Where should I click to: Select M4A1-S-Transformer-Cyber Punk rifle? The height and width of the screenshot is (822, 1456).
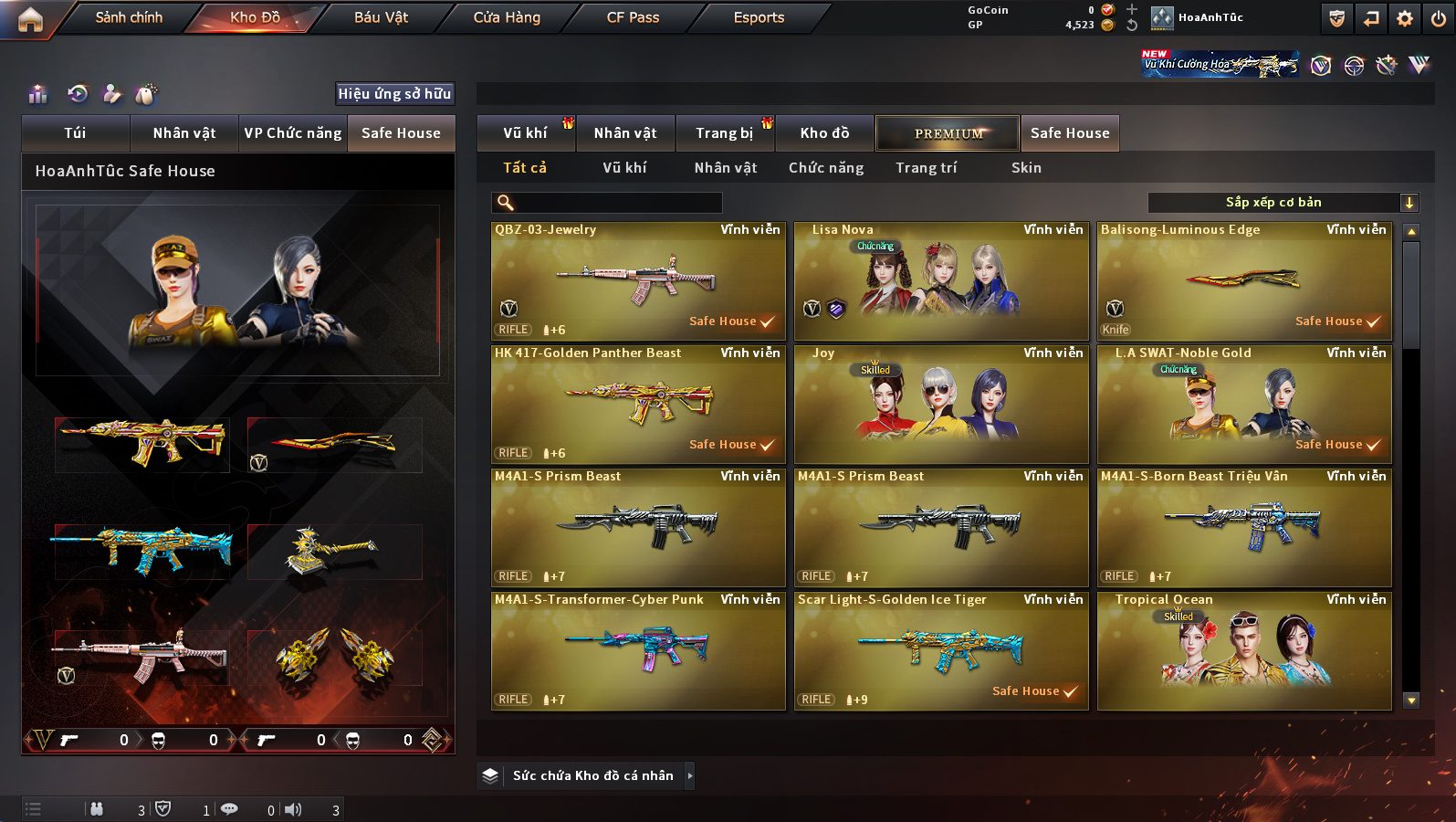point(638,651)
